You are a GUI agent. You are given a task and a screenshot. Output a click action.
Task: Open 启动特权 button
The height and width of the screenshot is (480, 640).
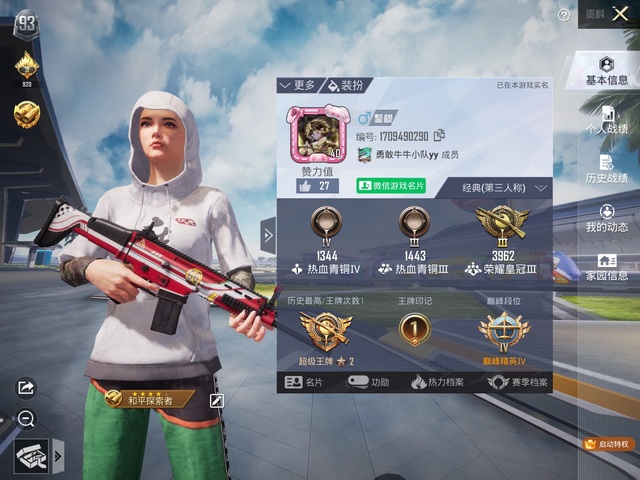608,443
